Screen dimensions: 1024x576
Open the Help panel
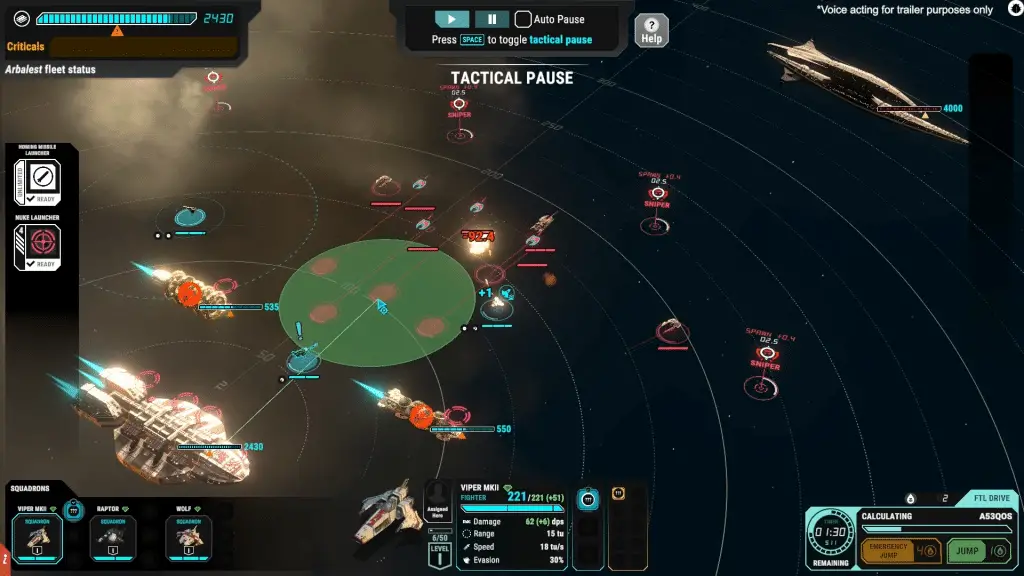pos(651,30)
